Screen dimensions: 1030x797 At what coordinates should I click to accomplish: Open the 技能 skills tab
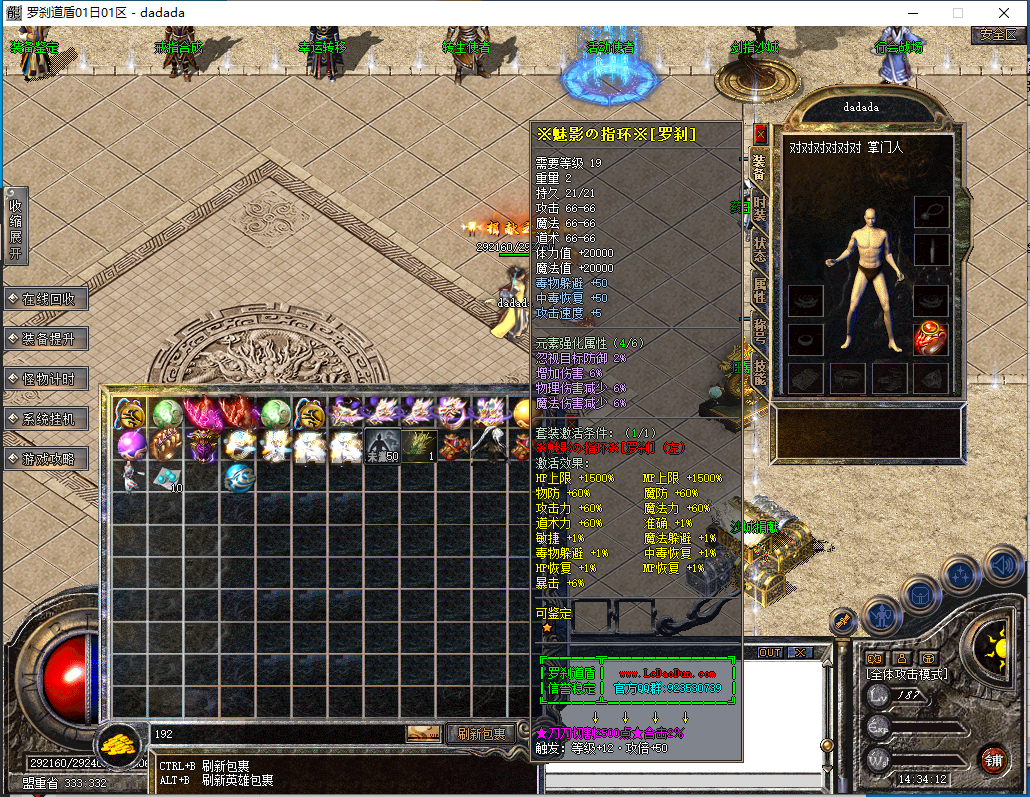(760, 372)
